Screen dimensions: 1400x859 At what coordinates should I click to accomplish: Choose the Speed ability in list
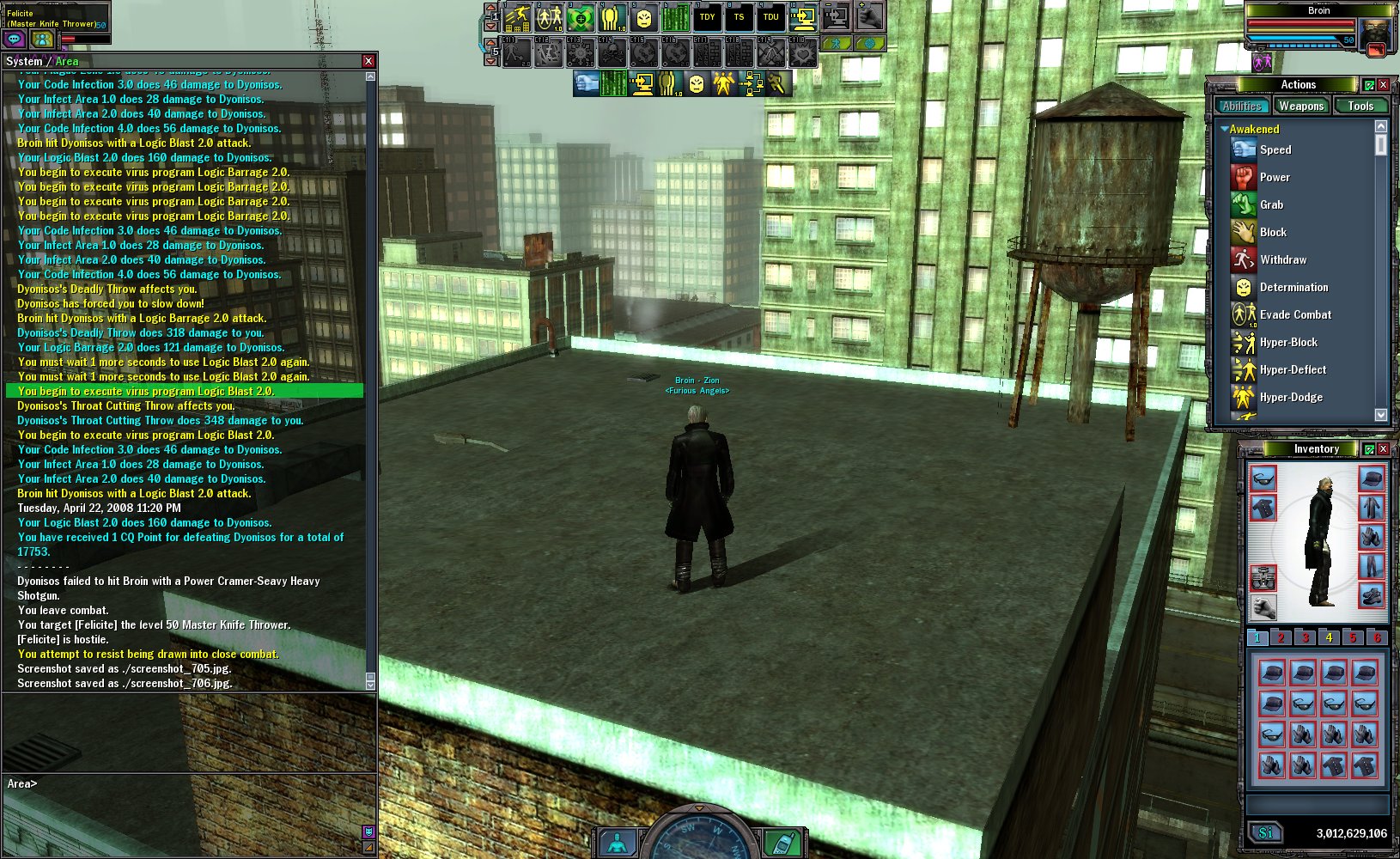[1275, 149]
